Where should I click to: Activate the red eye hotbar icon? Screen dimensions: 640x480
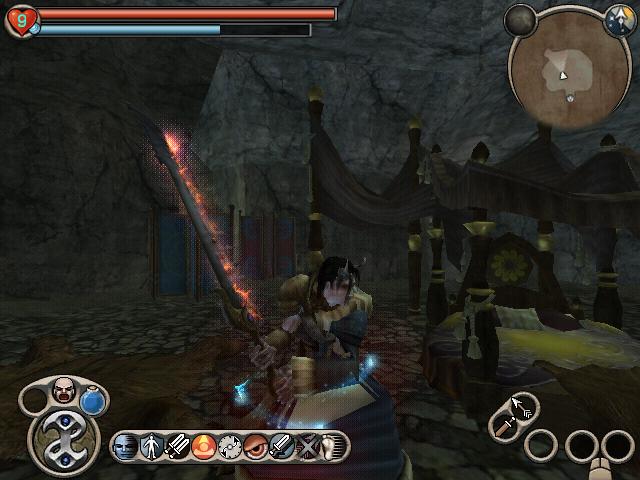(255, 446)
